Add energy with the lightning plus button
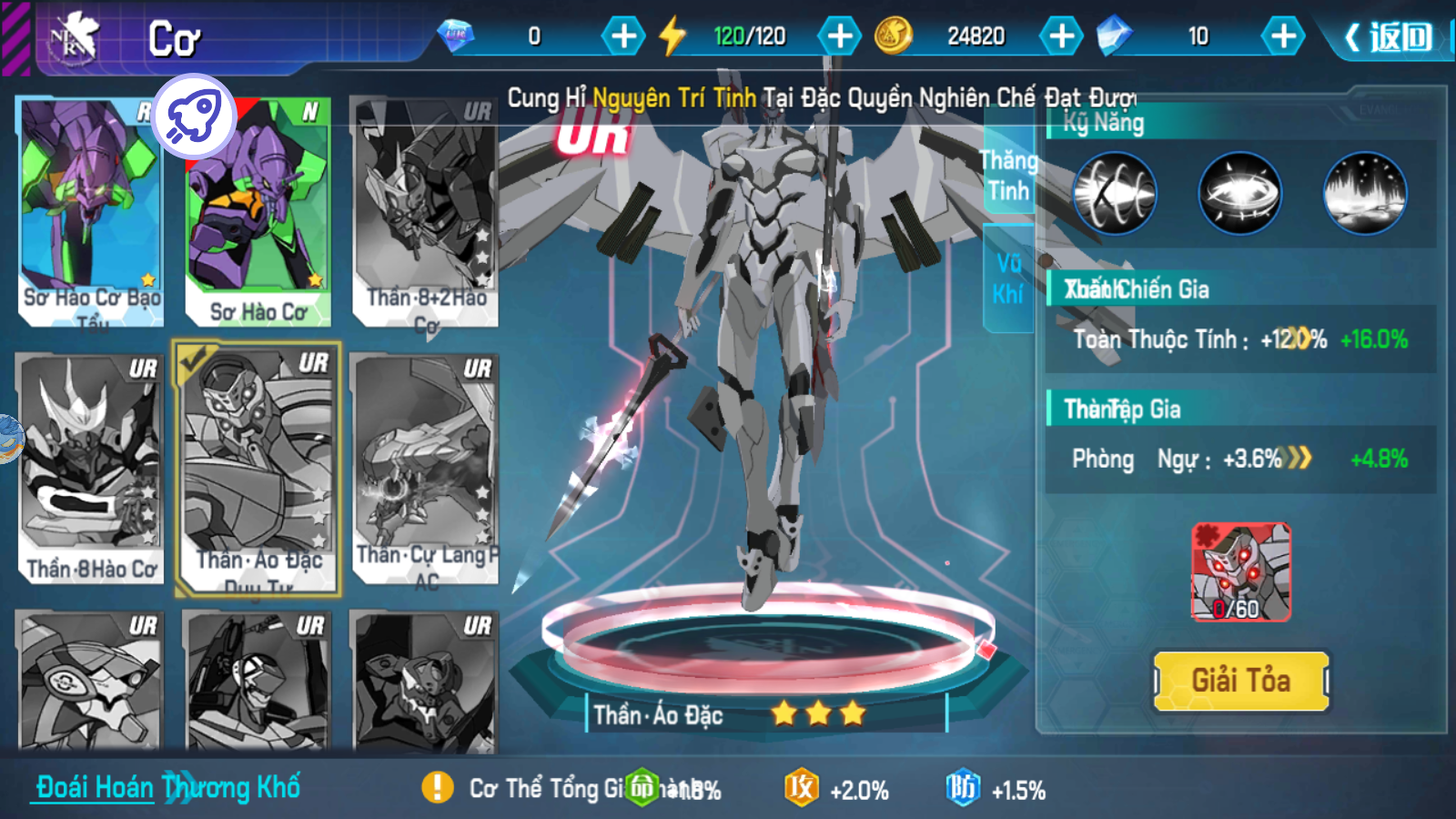This screenshot has width=1456, height=819. [839, 36]
